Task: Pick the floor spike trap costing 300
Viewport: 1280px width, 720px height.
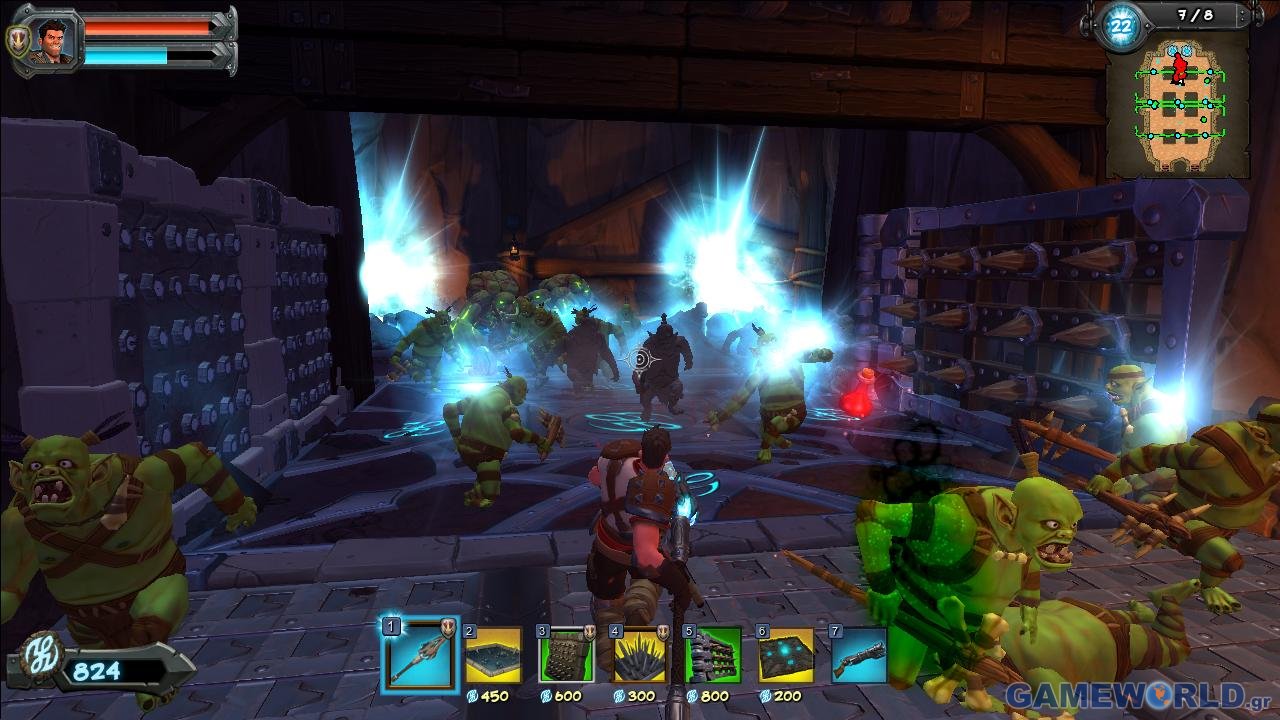Action: coord(640,655)
